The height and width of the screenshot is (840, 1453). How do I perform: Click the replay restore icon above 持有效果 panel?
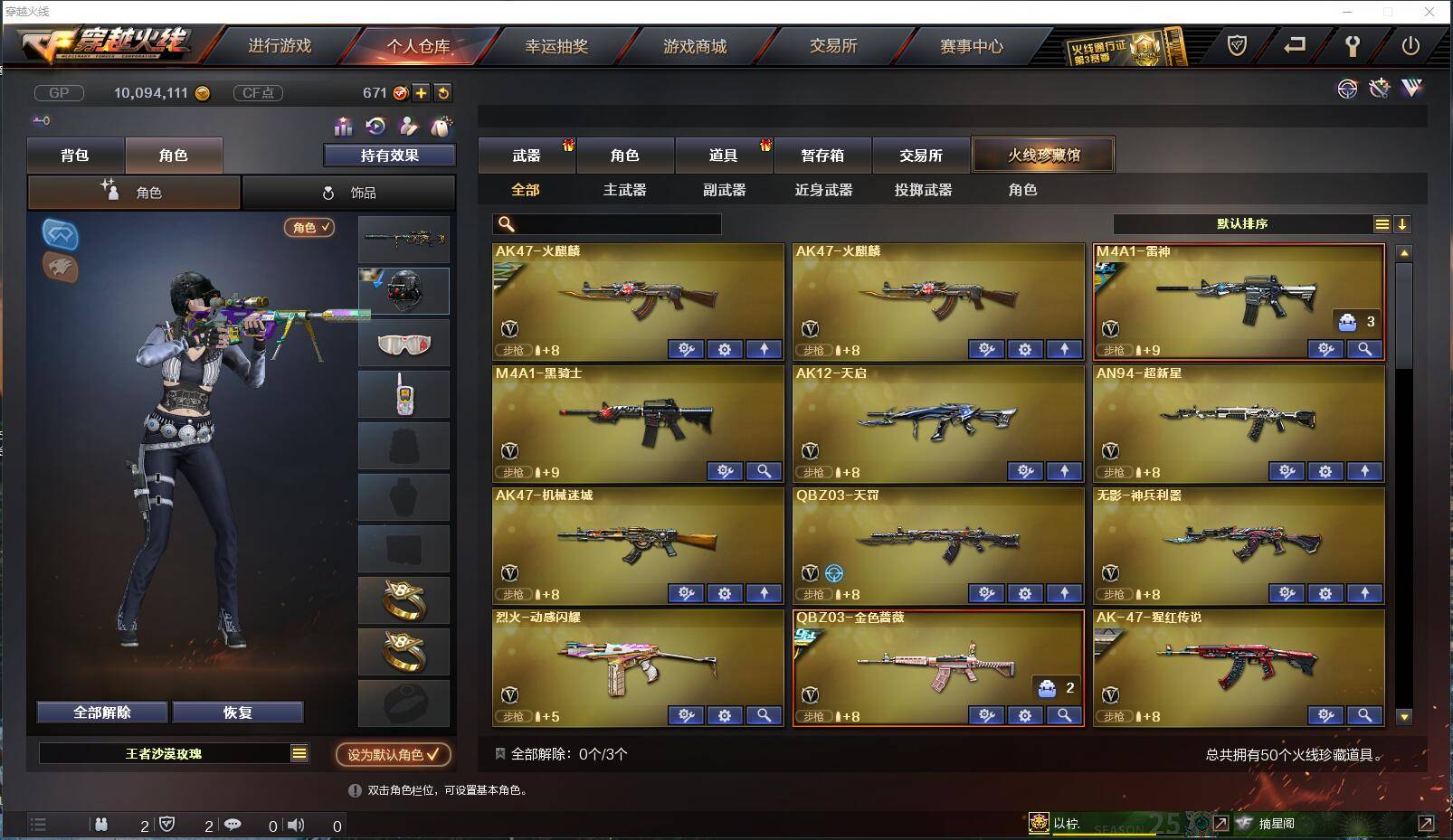tap(374, 127)
